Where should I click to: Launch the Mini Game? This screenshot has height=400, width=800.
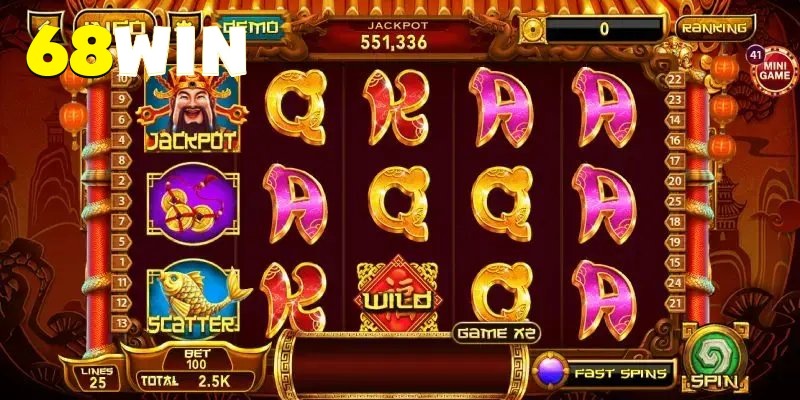772,72
